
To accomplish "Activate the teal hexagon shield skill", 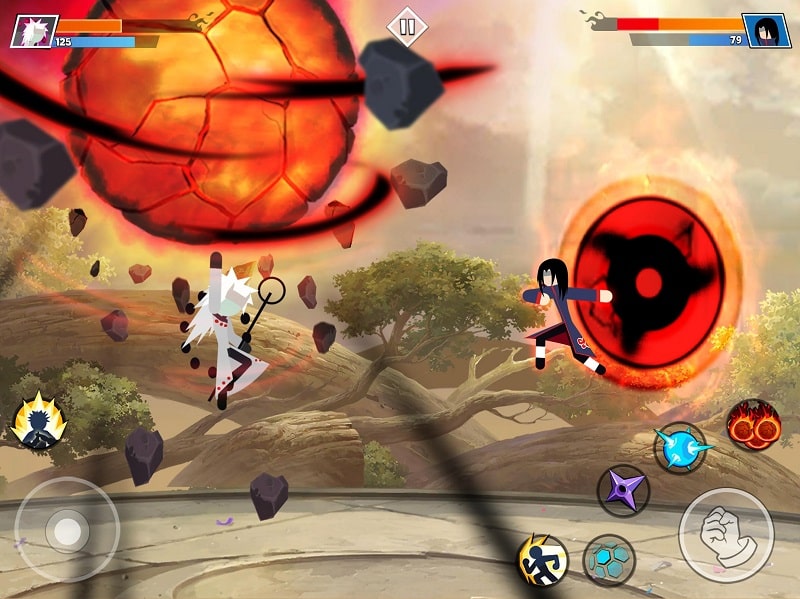I will [608, 560].
